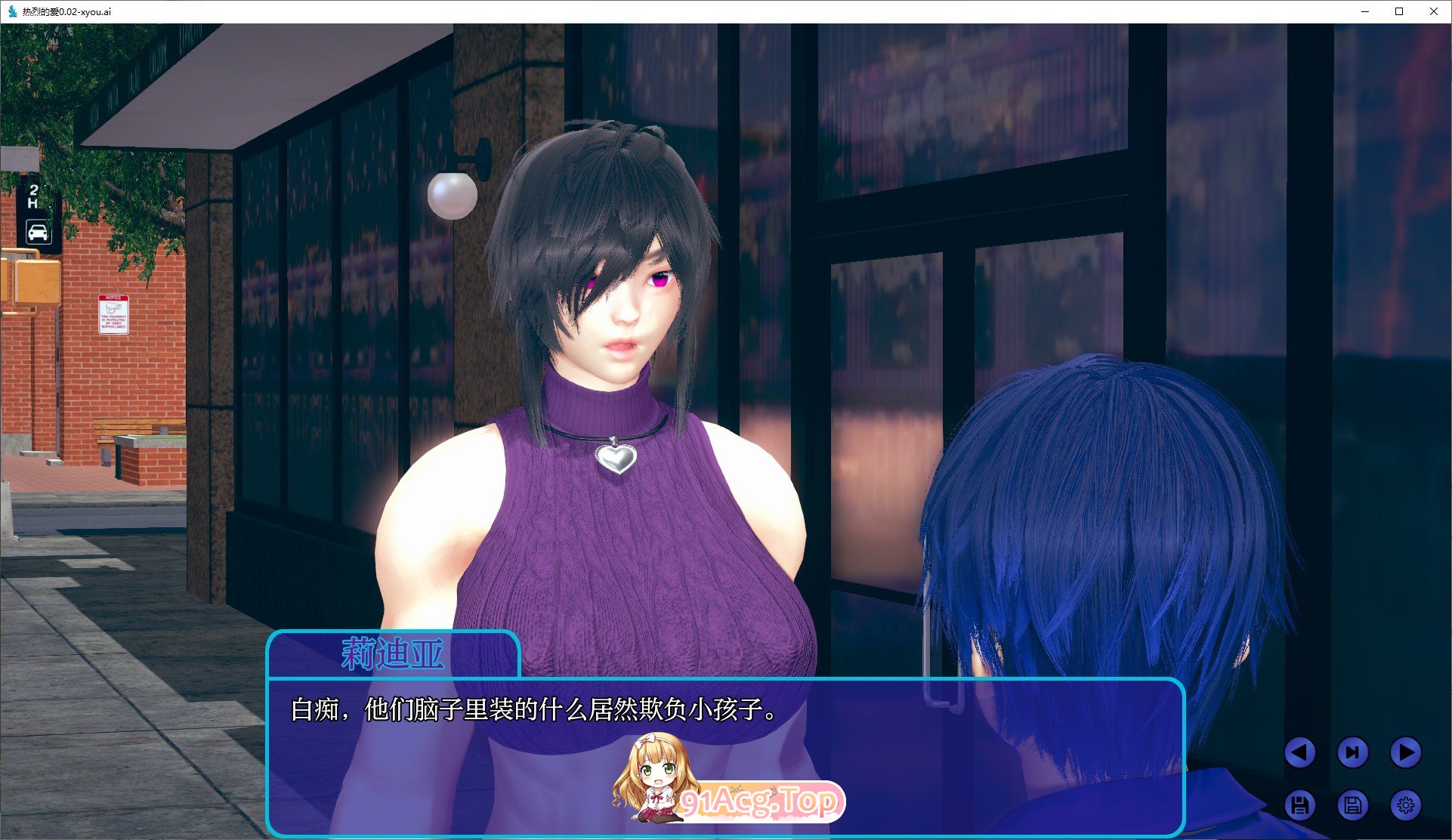The image size is (1452, 840).
Task: Quick save using the first floppy disk icon
Action: pyautogui.click(x=1301, y=805)
